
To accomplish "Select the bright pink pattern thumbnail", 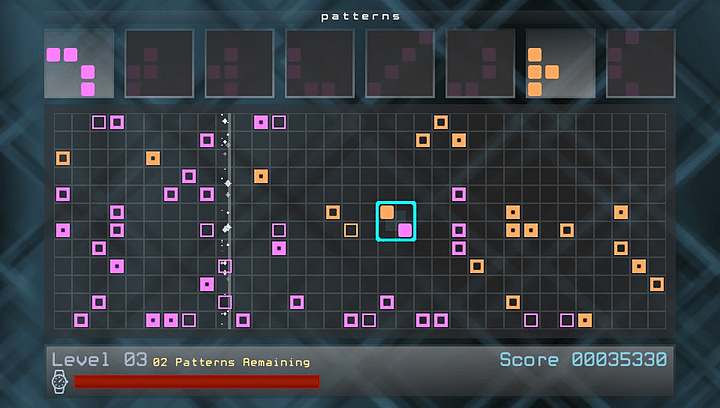I will click(78, 63).
